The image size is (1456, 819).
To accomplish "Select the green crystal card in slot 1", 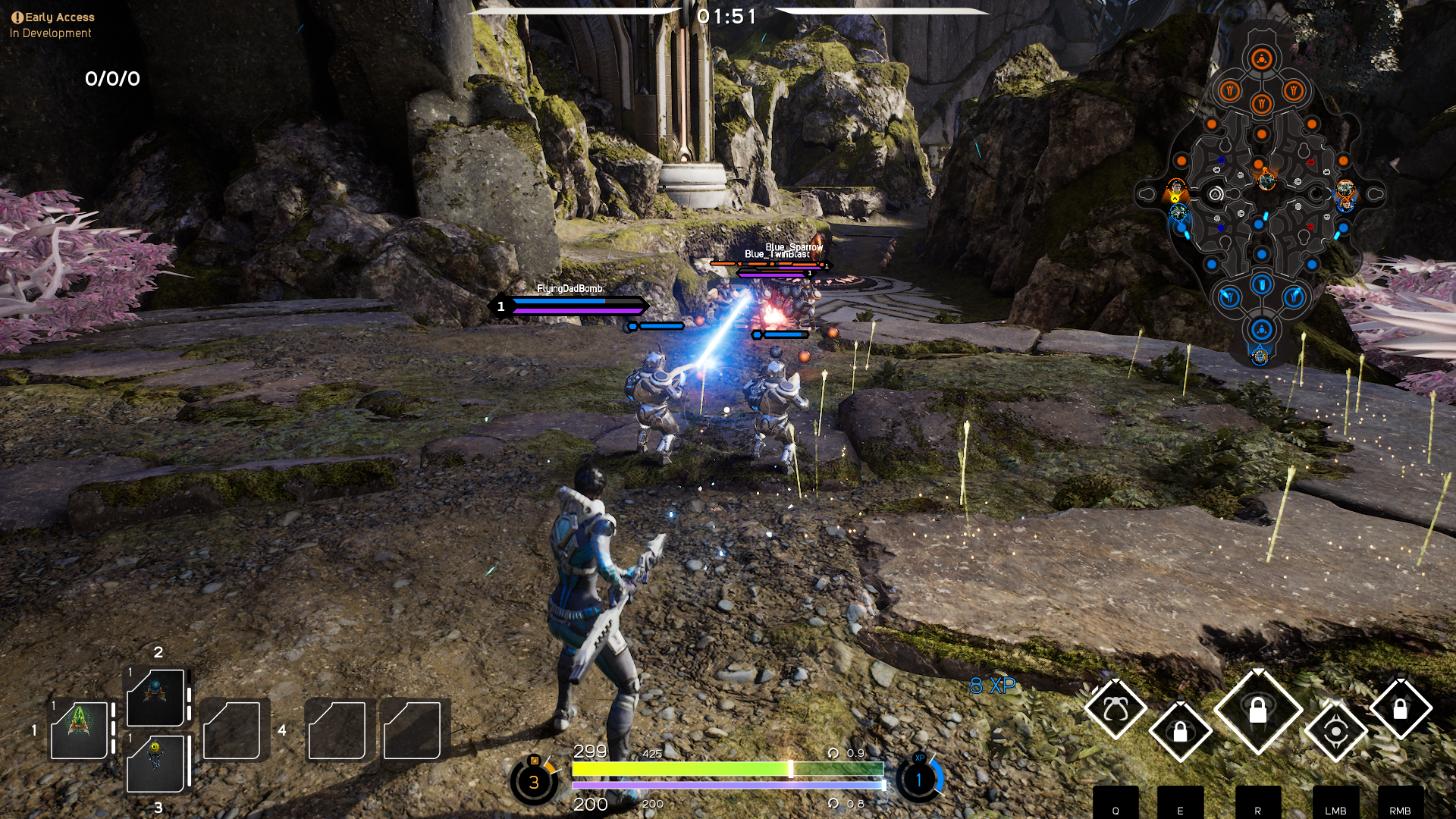I will [79, 729].
